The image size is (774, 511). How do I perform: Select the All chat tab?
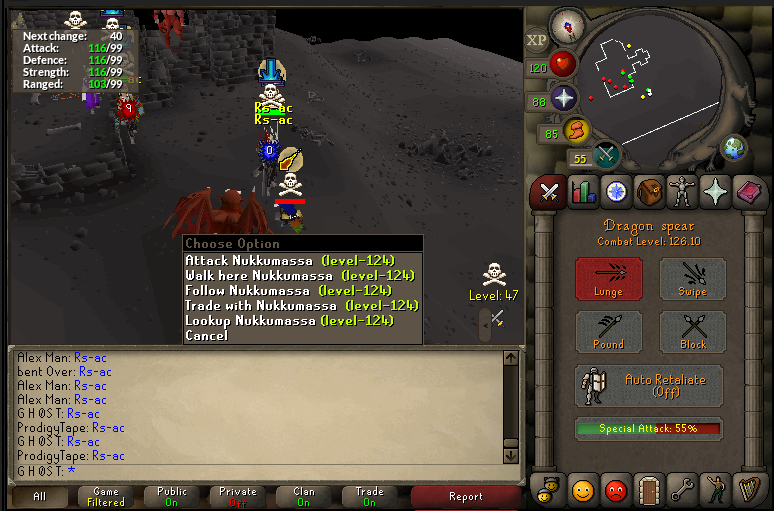(x=40, y=496)
